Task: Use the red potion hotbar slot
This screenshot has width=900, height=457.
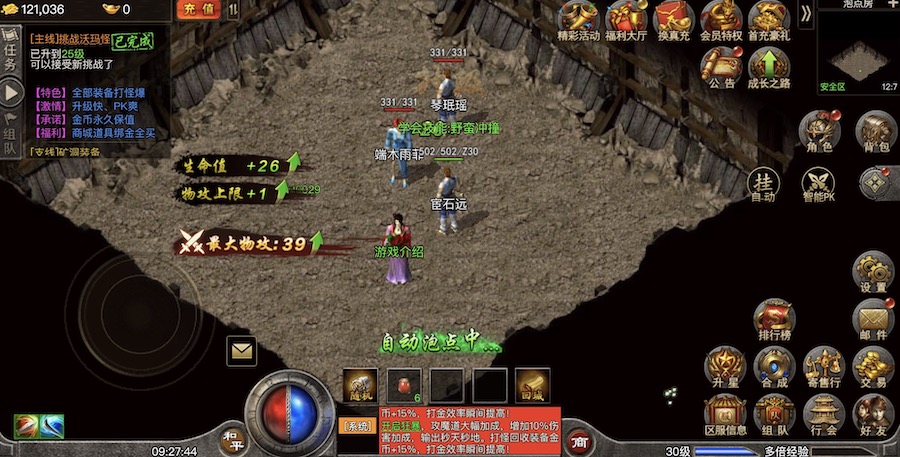Action: [404, 385]
